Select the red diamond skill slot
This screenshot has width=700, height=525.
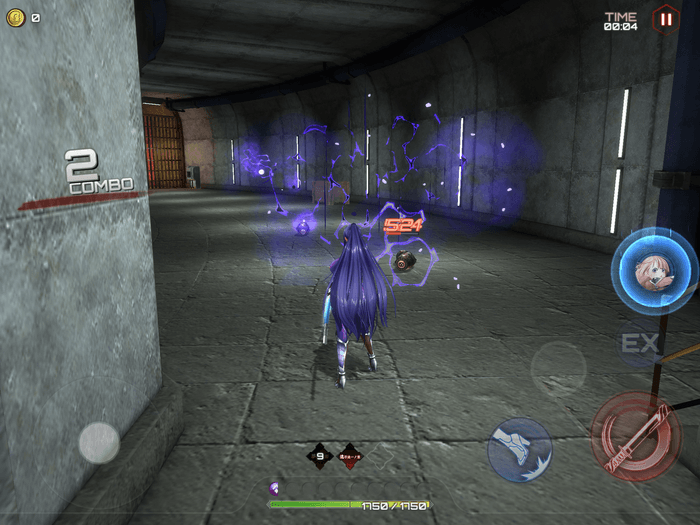[x=349, y=456]
